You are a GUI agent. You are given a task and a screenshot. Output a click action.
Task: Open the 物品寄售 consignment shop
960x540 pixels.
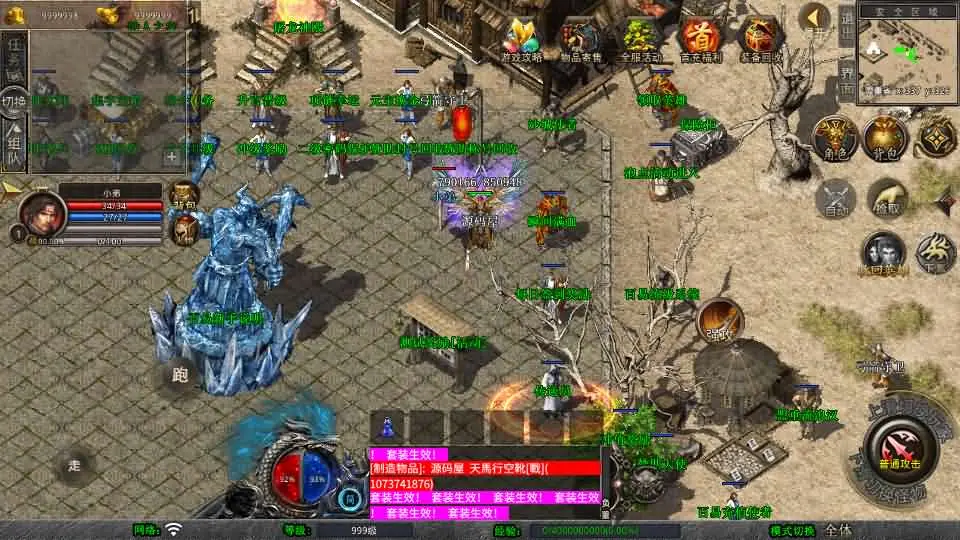click(580, 39)
